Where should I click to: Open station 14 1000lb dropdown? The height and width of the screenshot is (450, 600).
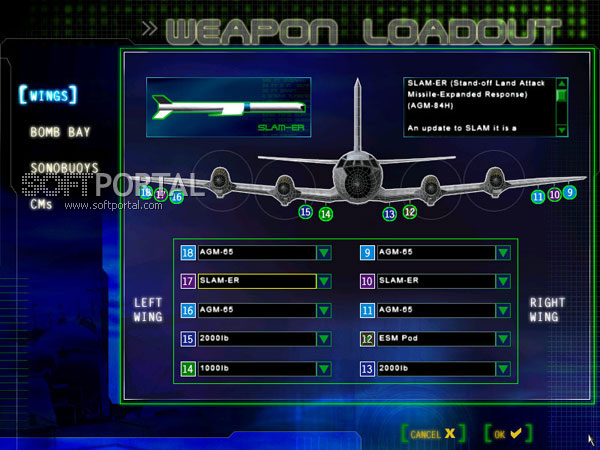coord(324,369)
